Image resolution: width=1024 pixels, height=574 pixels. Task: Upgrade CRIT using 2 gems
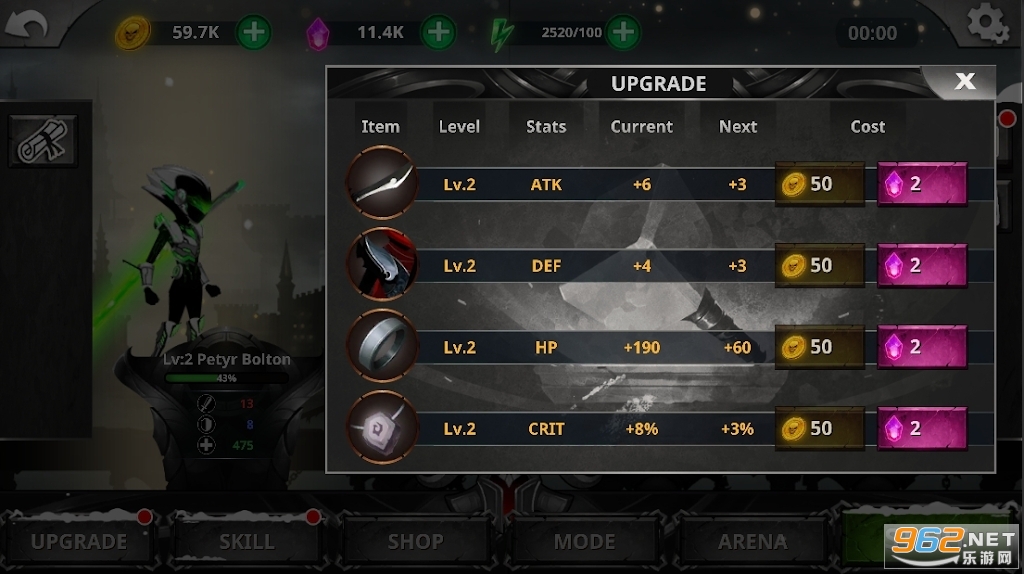pos(921,428)
